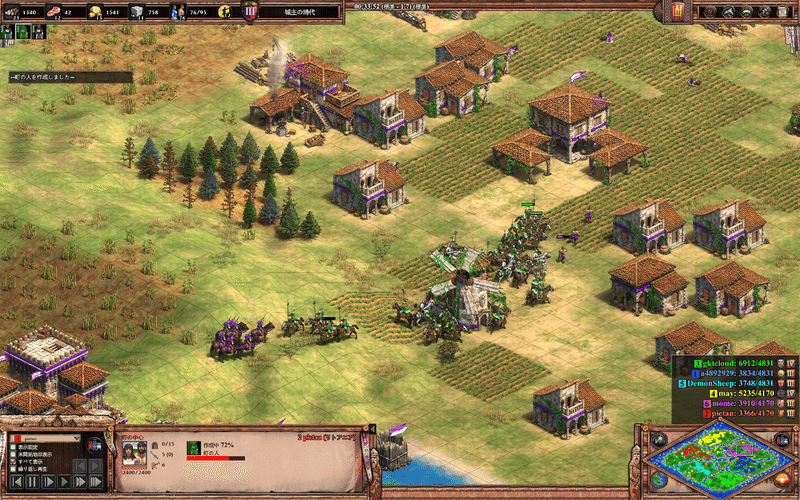Tick the 表示固定 lock-view checkbox
800x500 pixels.
pos(11,447)
